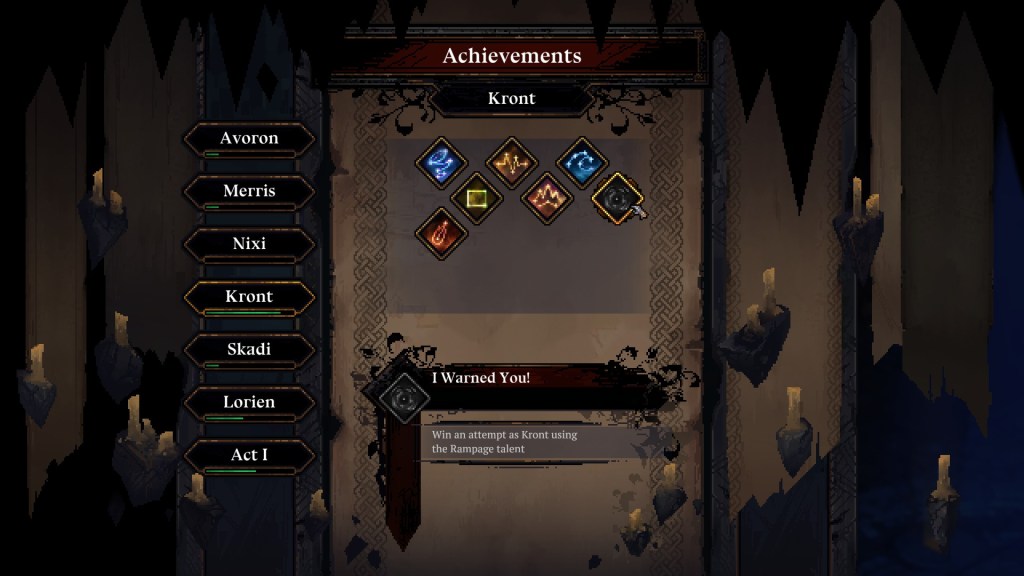Screen dimensions: 1024x576
Task: View the Lorien achievements
Action: [x=249, y=402]
